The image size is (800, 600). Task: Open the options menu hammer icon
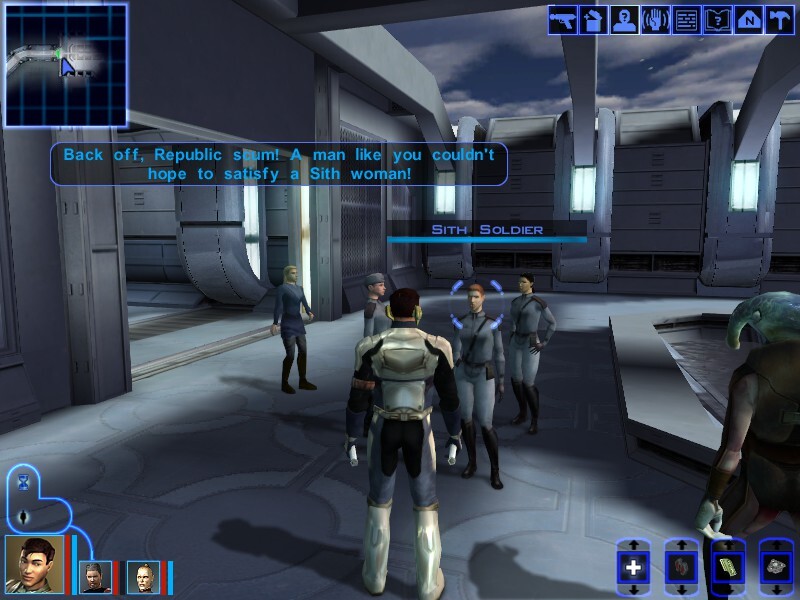click(779, 20)
